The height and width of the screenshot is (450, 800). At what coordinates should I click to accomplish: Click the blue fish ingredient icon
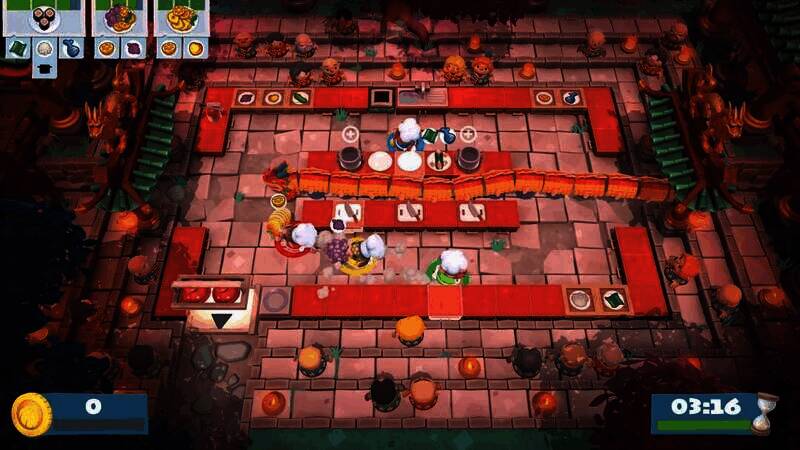(x=71, y=47)
